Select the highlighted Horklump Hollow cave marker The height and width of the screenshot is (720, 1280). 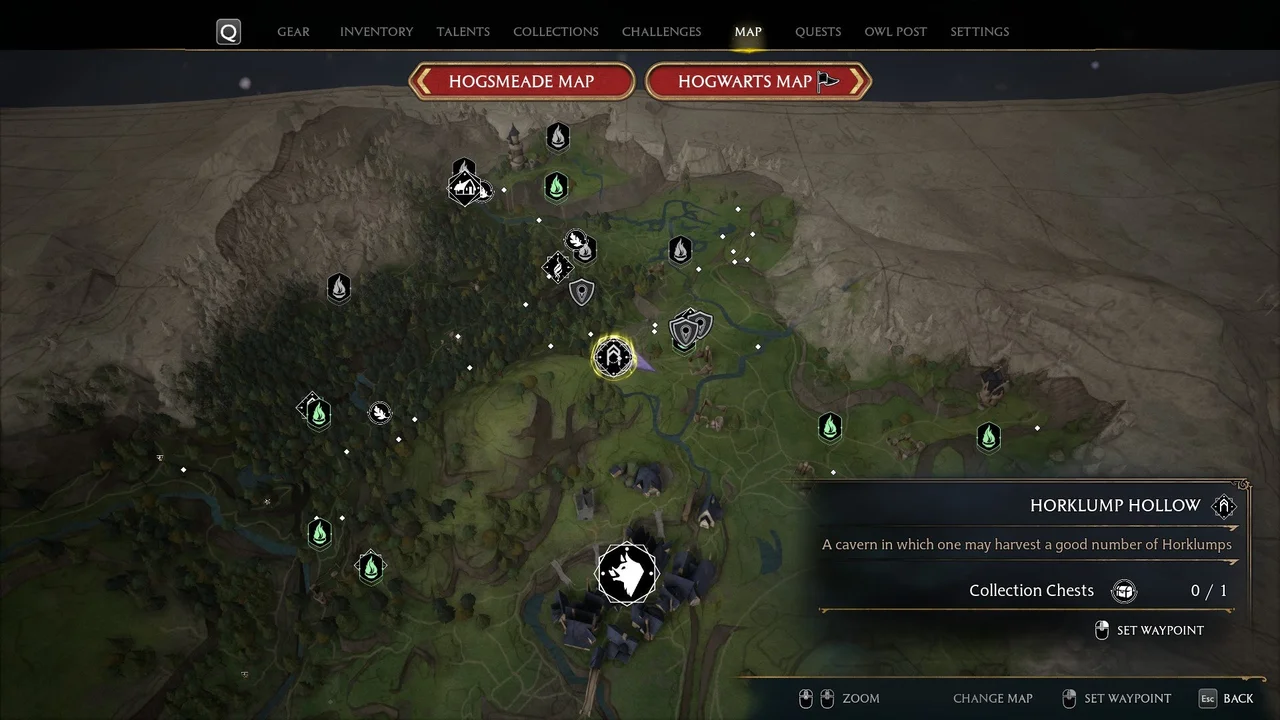click(x=613, y=357)
